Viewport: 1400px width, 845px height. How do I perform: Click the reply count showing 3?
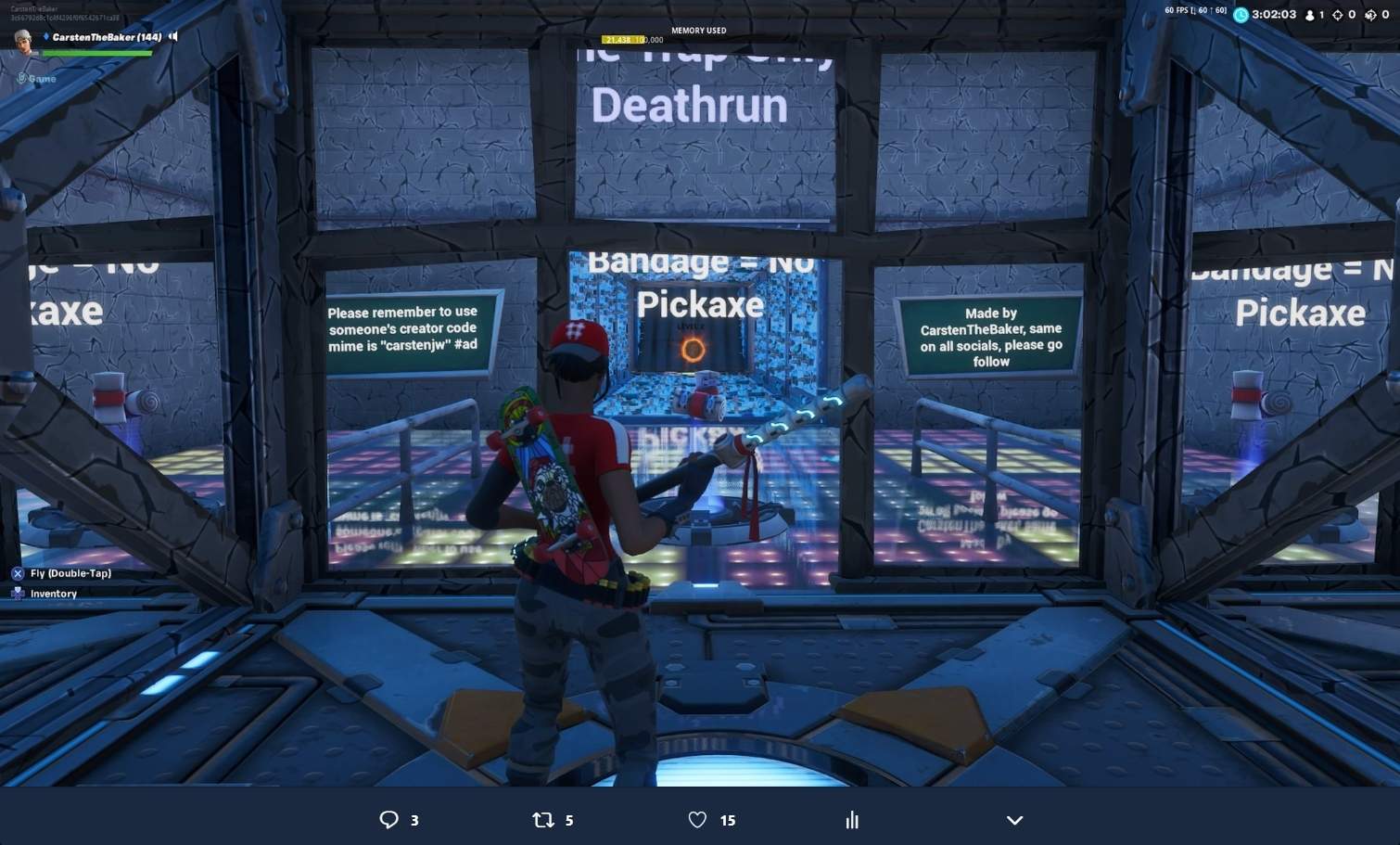(414, 820)
